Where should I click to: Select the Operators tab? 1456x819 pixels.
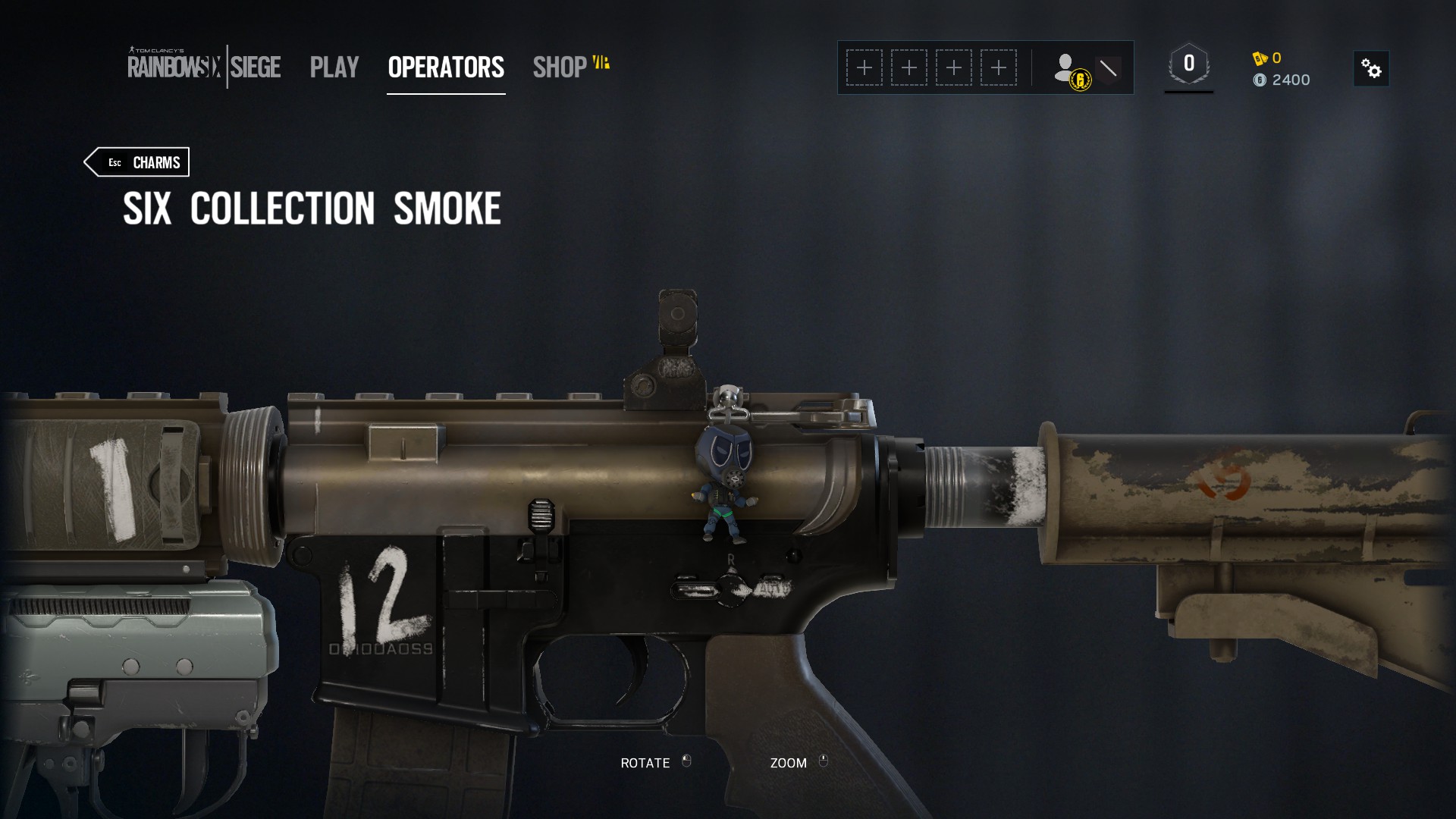(446, 67)
